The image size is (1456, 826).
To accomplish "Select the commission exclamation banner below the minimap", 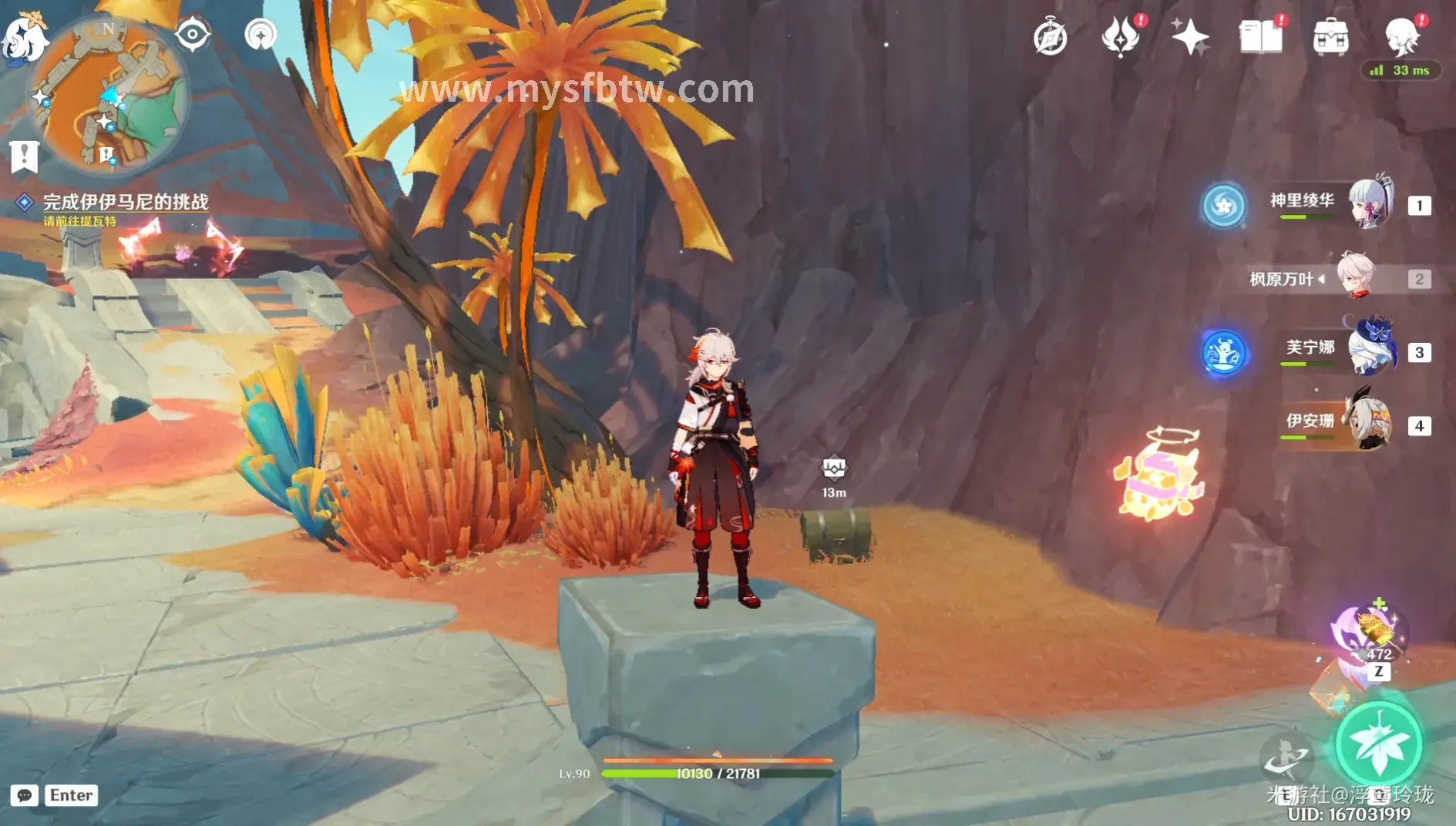I will [x=25, y=156].
